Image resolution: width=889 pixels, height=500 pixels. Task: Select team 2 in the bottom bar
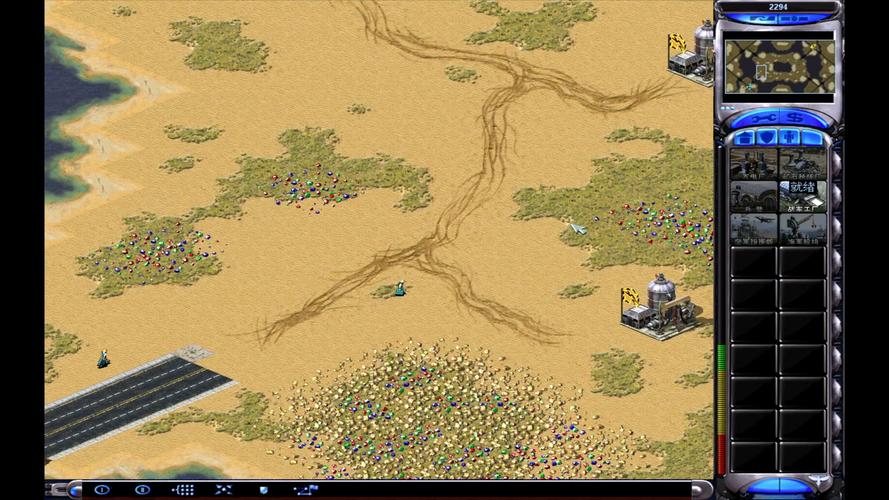[x=142, y=490]
